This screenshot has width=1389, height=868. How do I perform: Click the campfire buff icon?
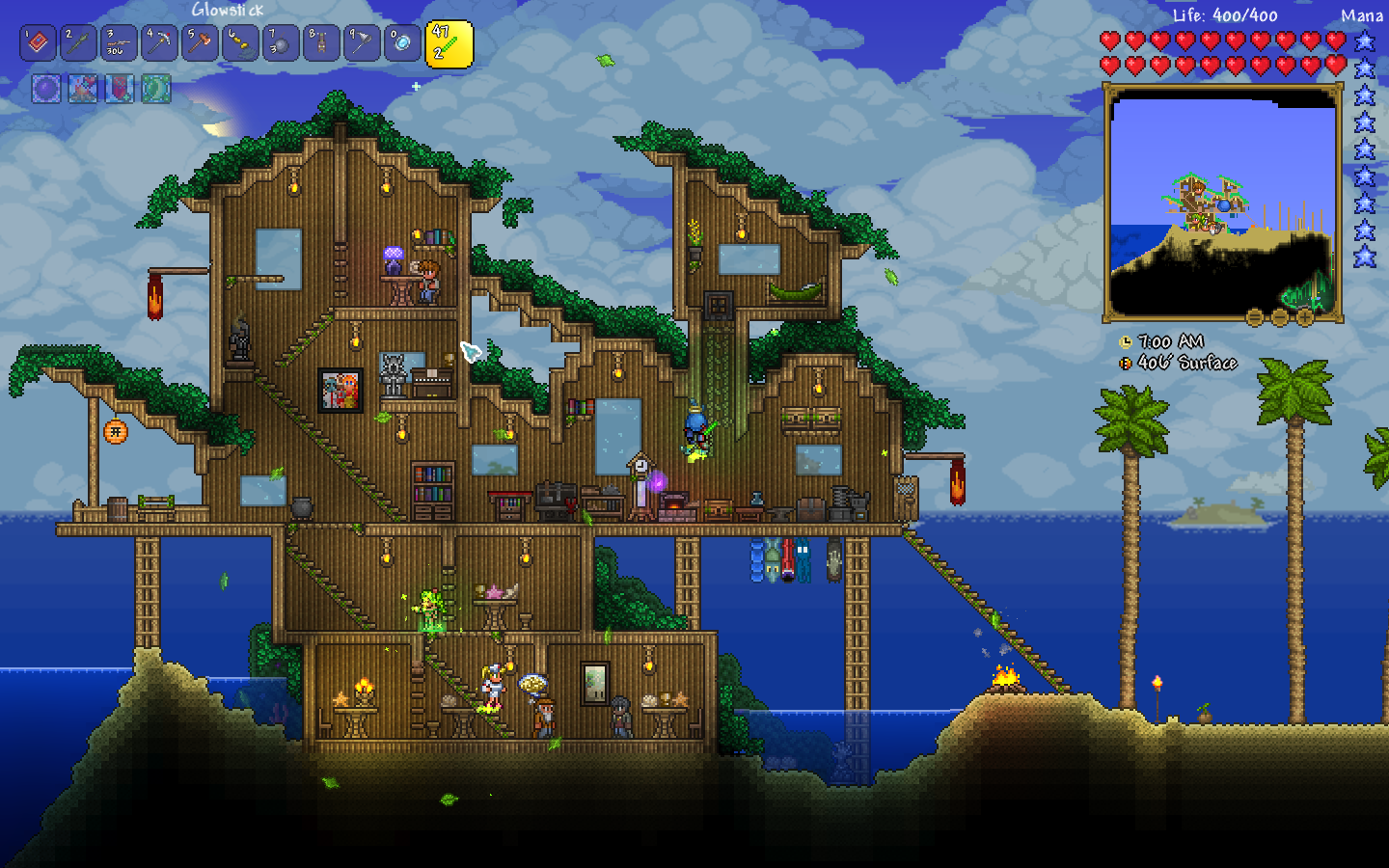(x=82, y=89)
